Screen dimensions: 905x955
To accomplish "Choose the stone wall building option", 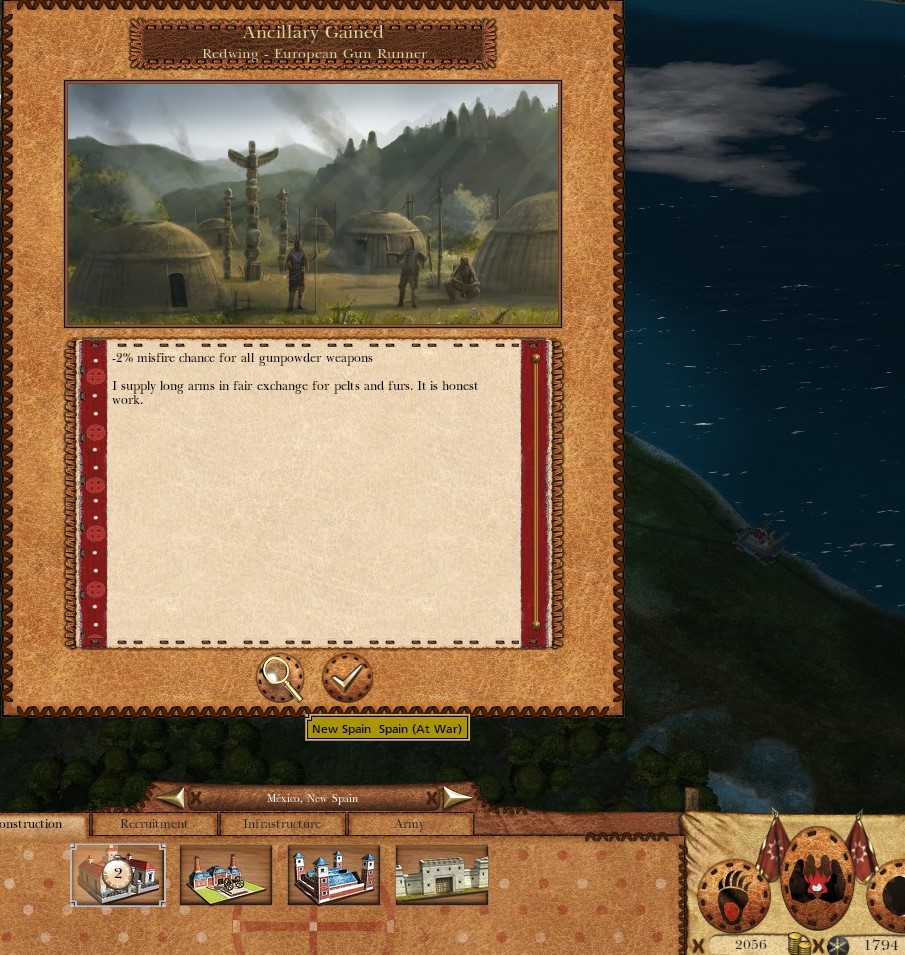I will 442,874.
